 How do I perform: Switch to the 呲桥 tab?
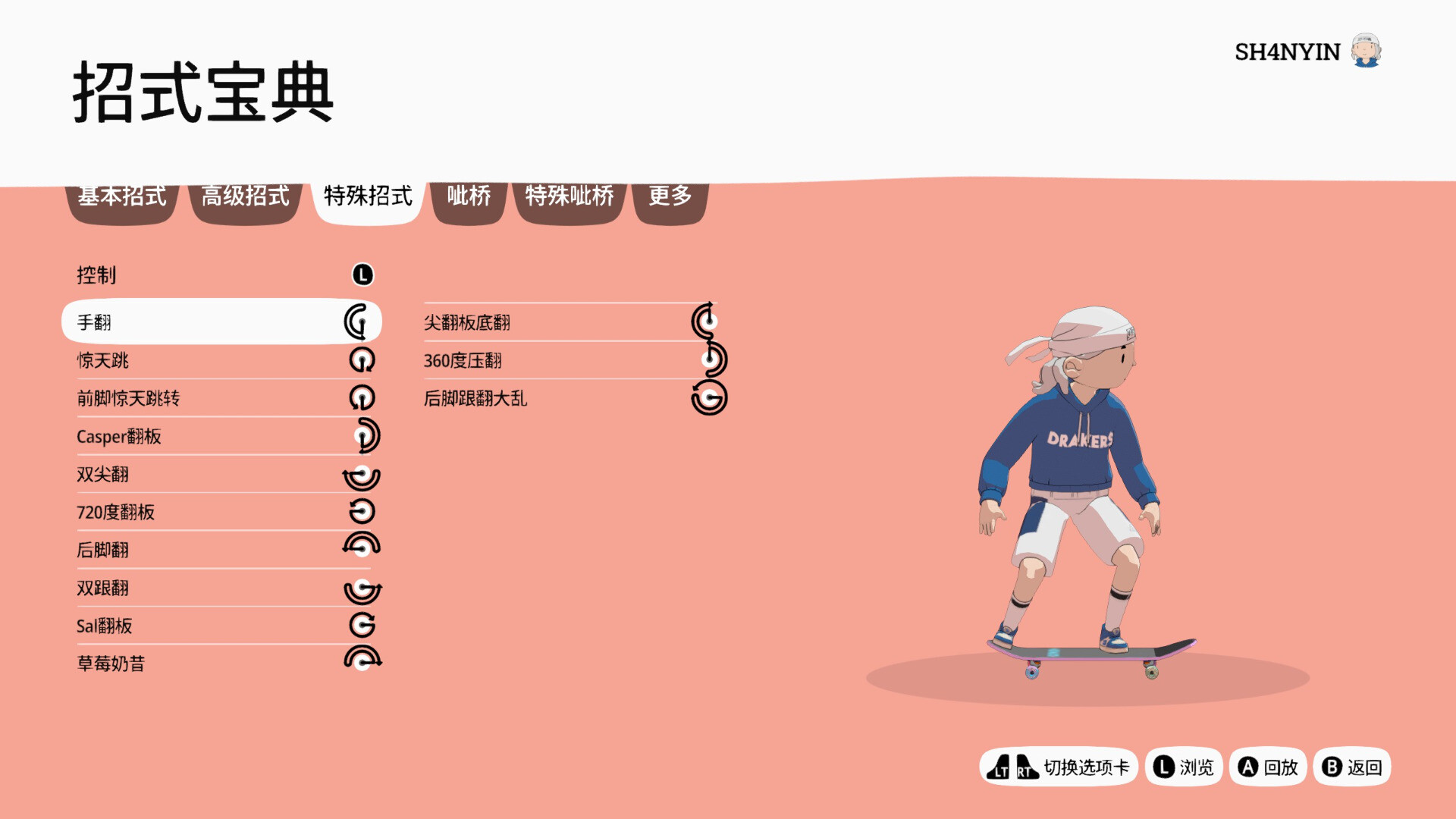point(469,197)
